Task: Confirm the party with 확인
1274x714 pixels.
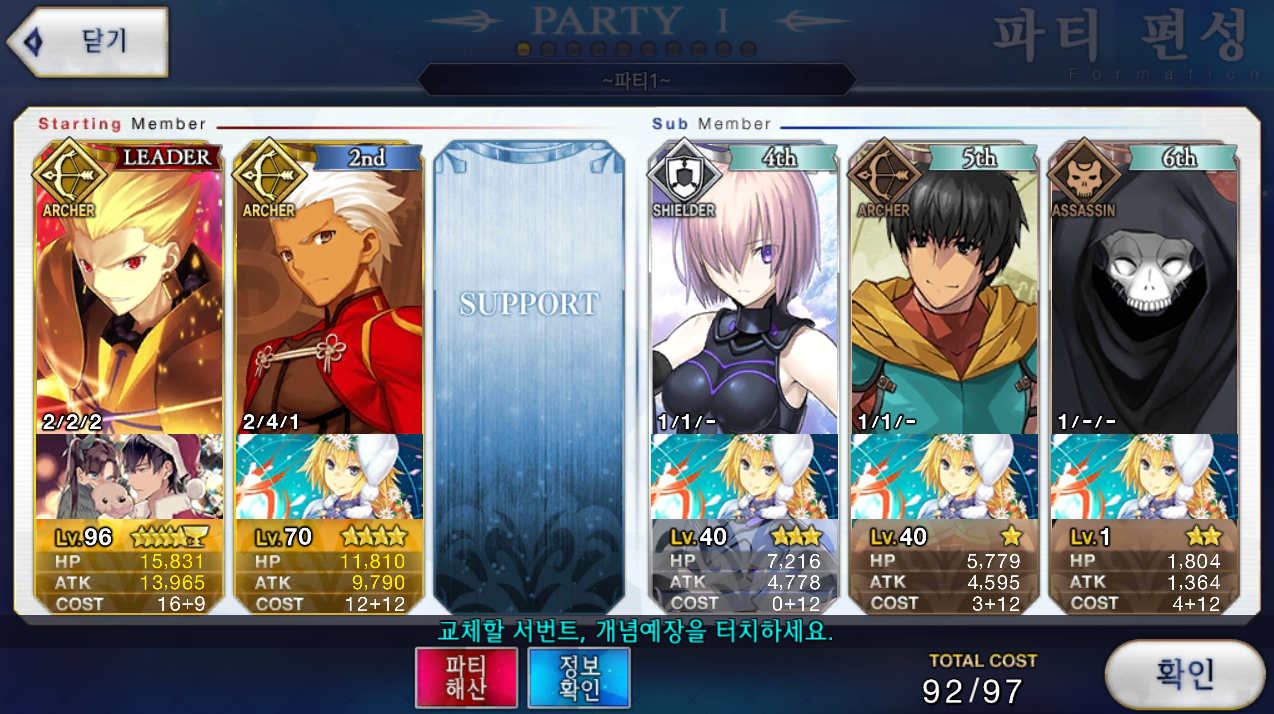Action: point(1185,674)
